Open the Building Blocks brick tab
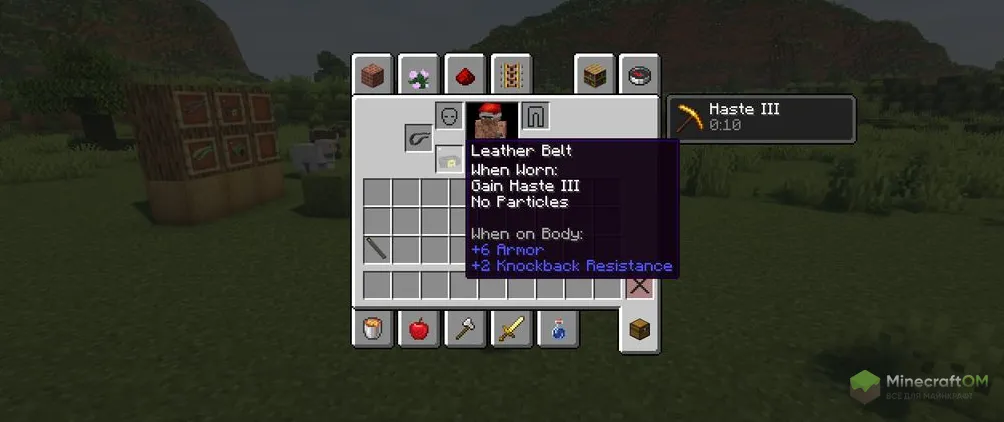This screenshot has height=422, width=1004. coord(372,75)
